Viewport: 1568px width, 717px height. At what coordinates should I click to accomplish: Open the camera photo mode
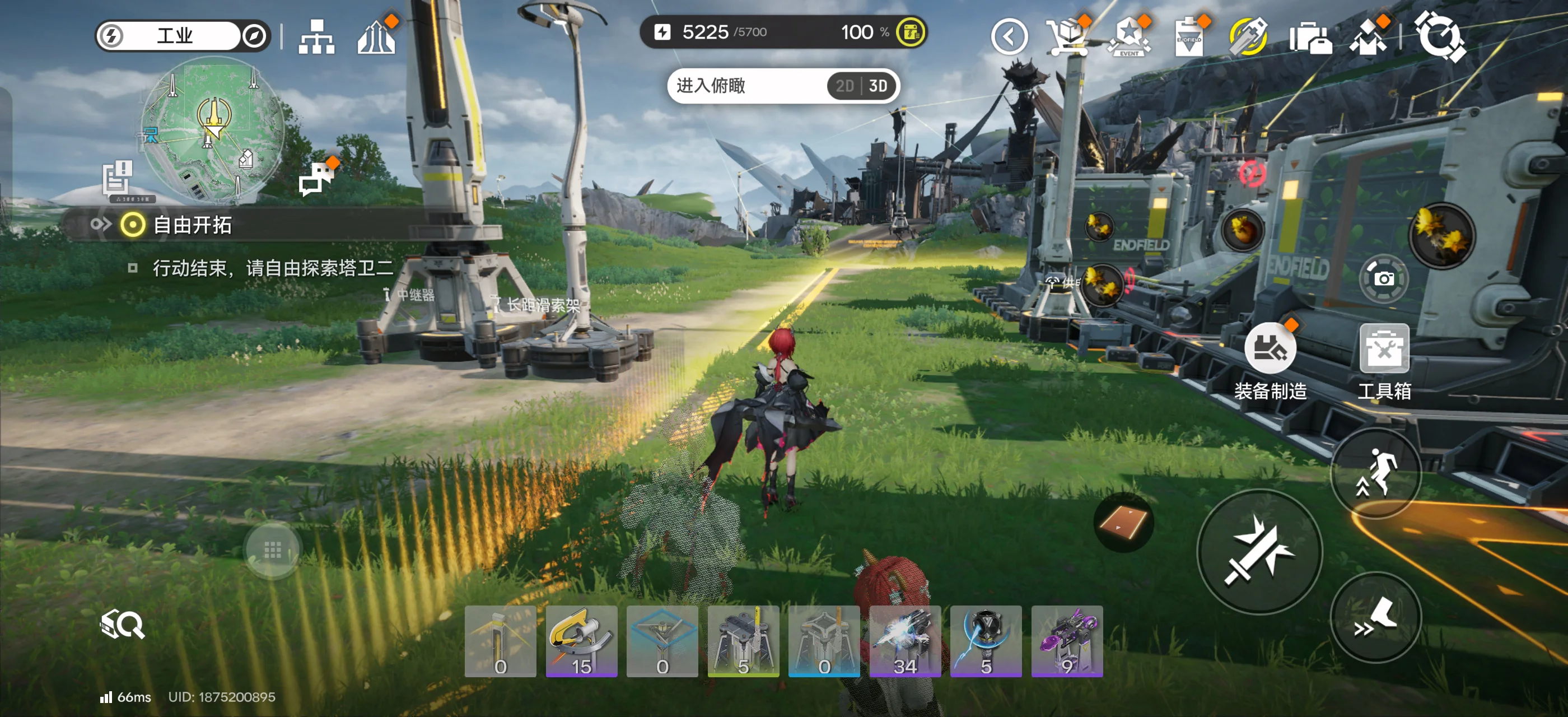pos(1384,279)
